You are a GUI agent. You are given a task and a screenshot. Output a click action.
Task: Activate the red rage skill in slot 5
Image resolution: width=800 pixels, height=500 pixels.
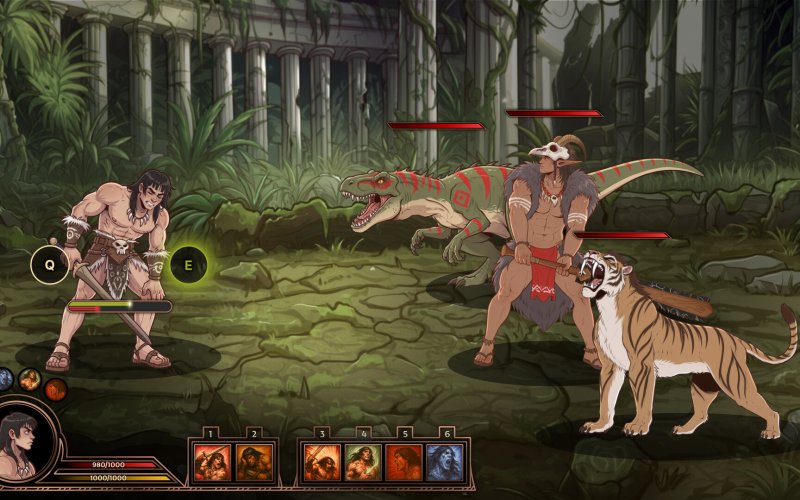404,463
